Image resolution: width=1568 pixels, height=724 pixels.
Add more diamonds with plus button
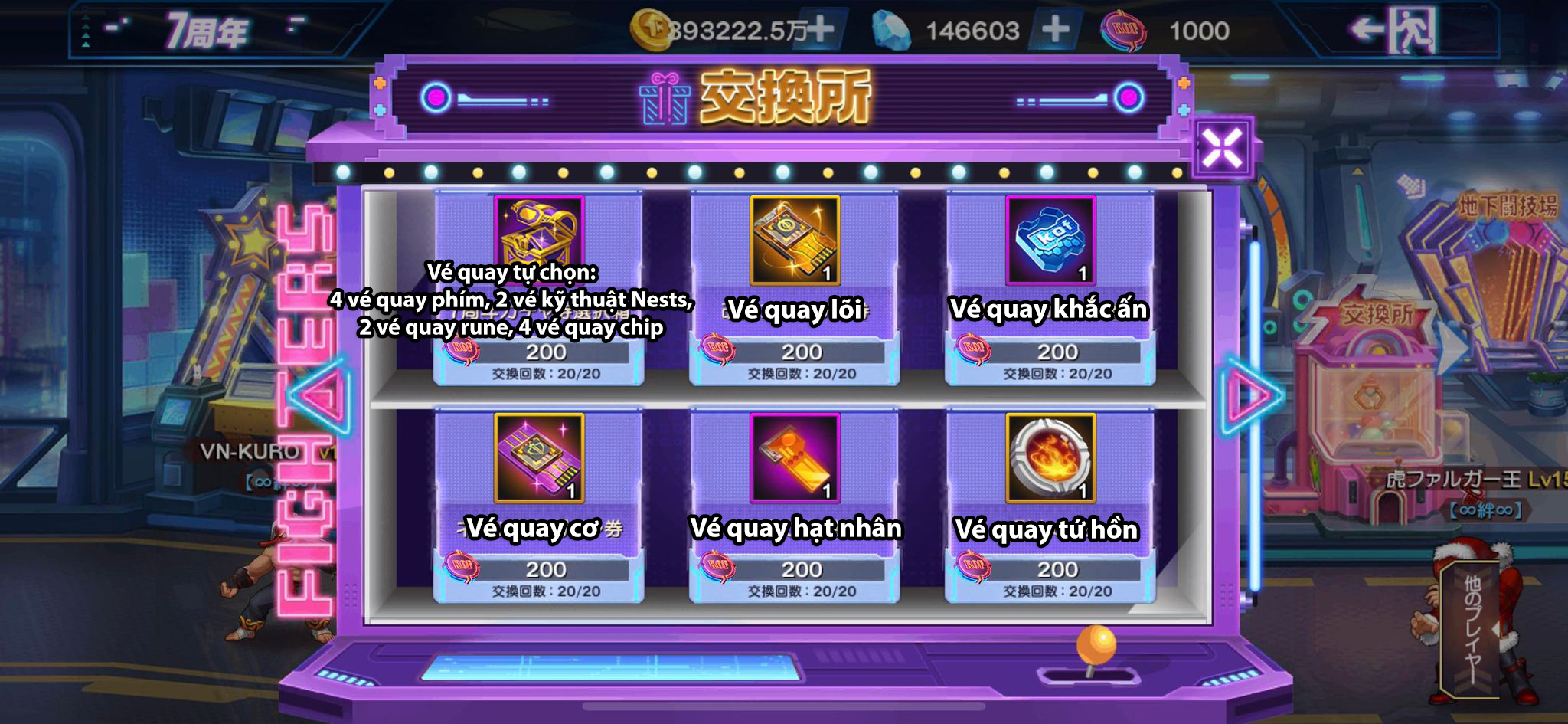pos(1055,30)
